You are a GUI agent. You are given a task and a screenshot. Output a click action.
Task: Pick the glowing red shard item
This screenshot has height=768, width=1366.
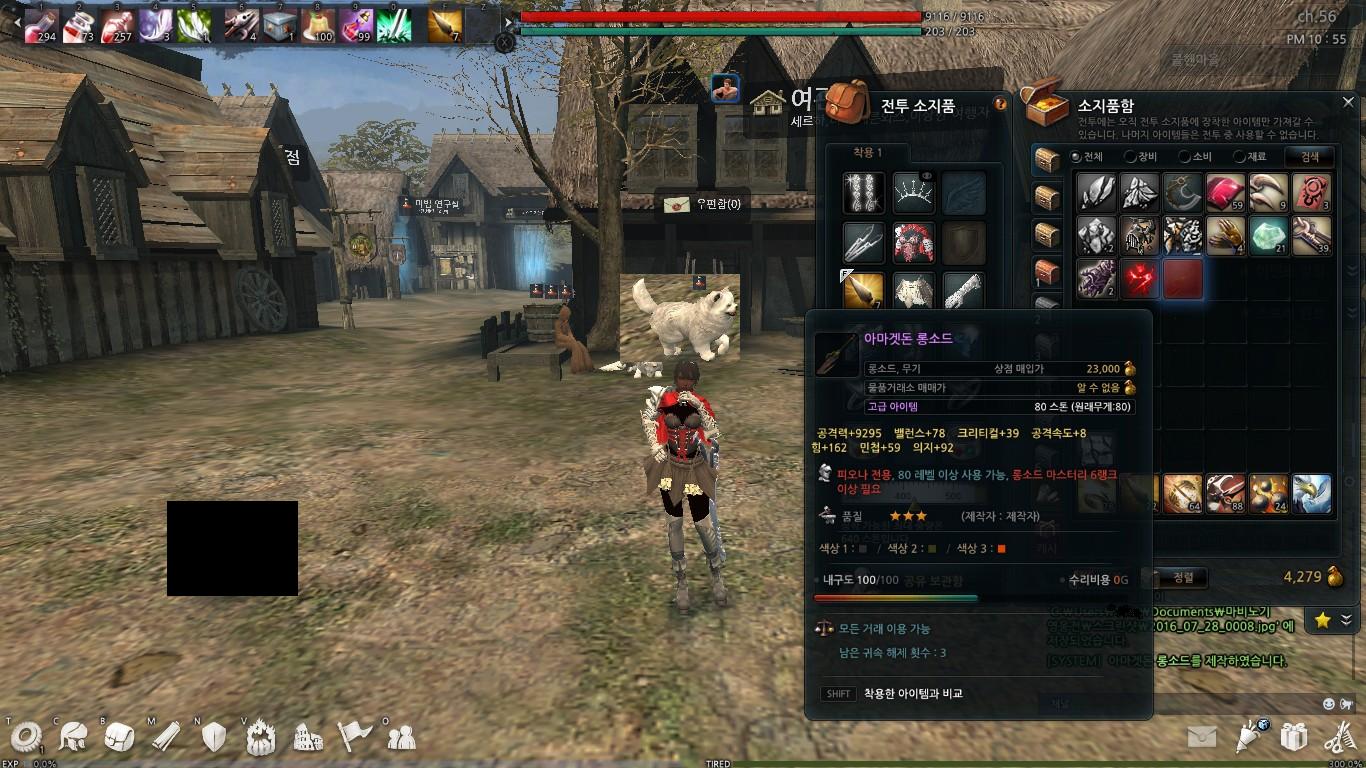coord(1139,280)
